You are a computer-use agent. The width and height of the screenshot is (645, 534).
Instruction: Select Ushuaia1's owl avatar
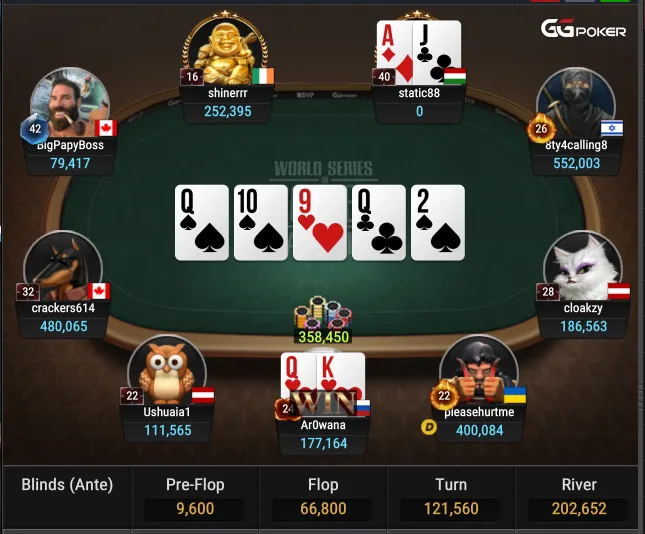click(x=165, y=370)
